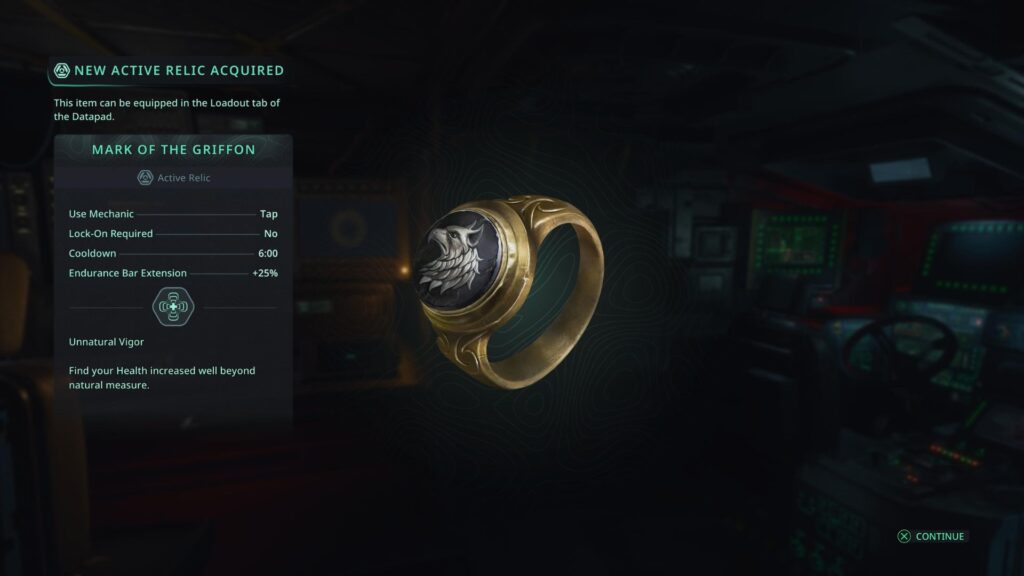Click the Mark of the Griffon card title
The height and width of the screenshot is (576, 1024).
pyautogui.click(x=173, y=150)
